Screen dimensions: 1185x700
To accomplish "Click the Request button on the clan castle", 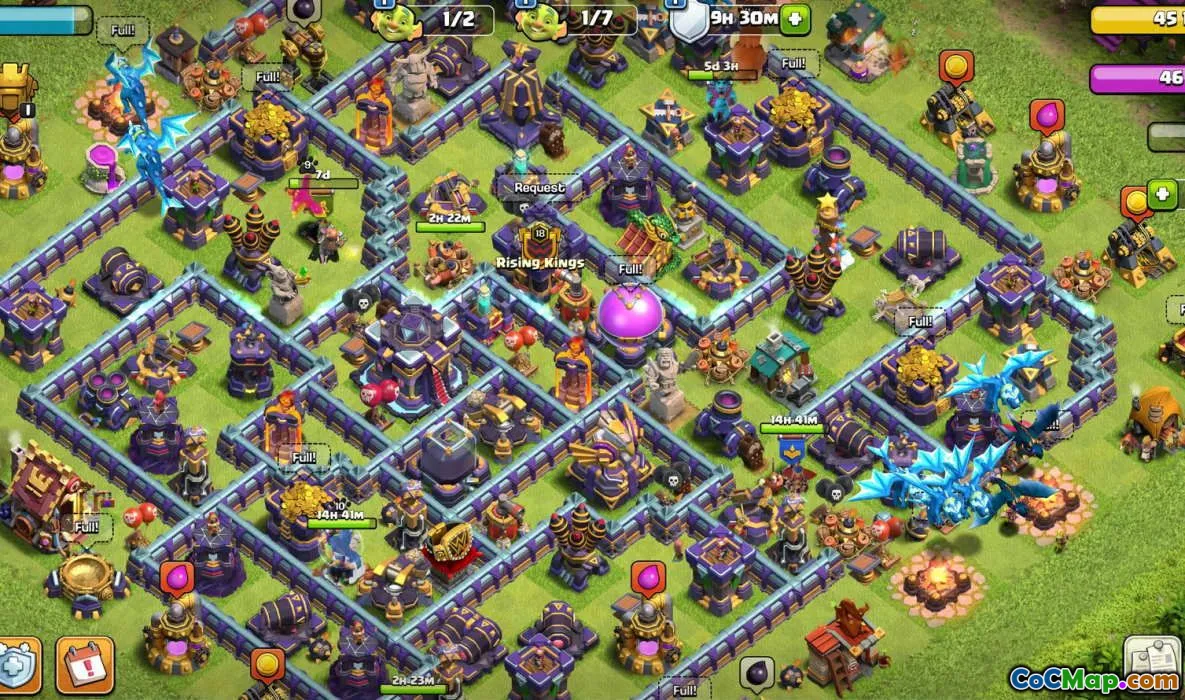I will [539, 187].
